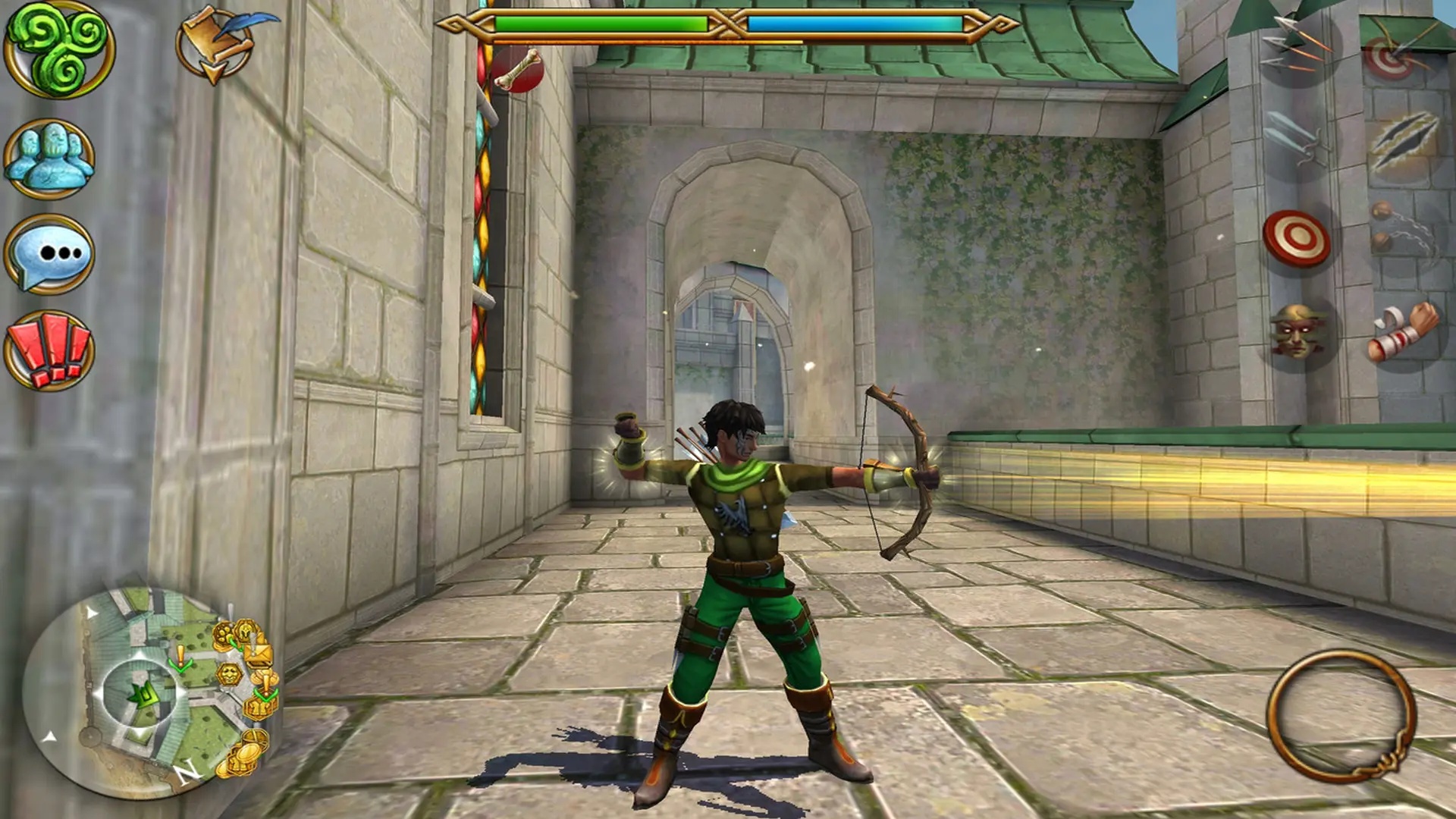Viewport: 1456px width, 819px height.
Task: Open the blue group members panel
Action: tap(50, 158)
